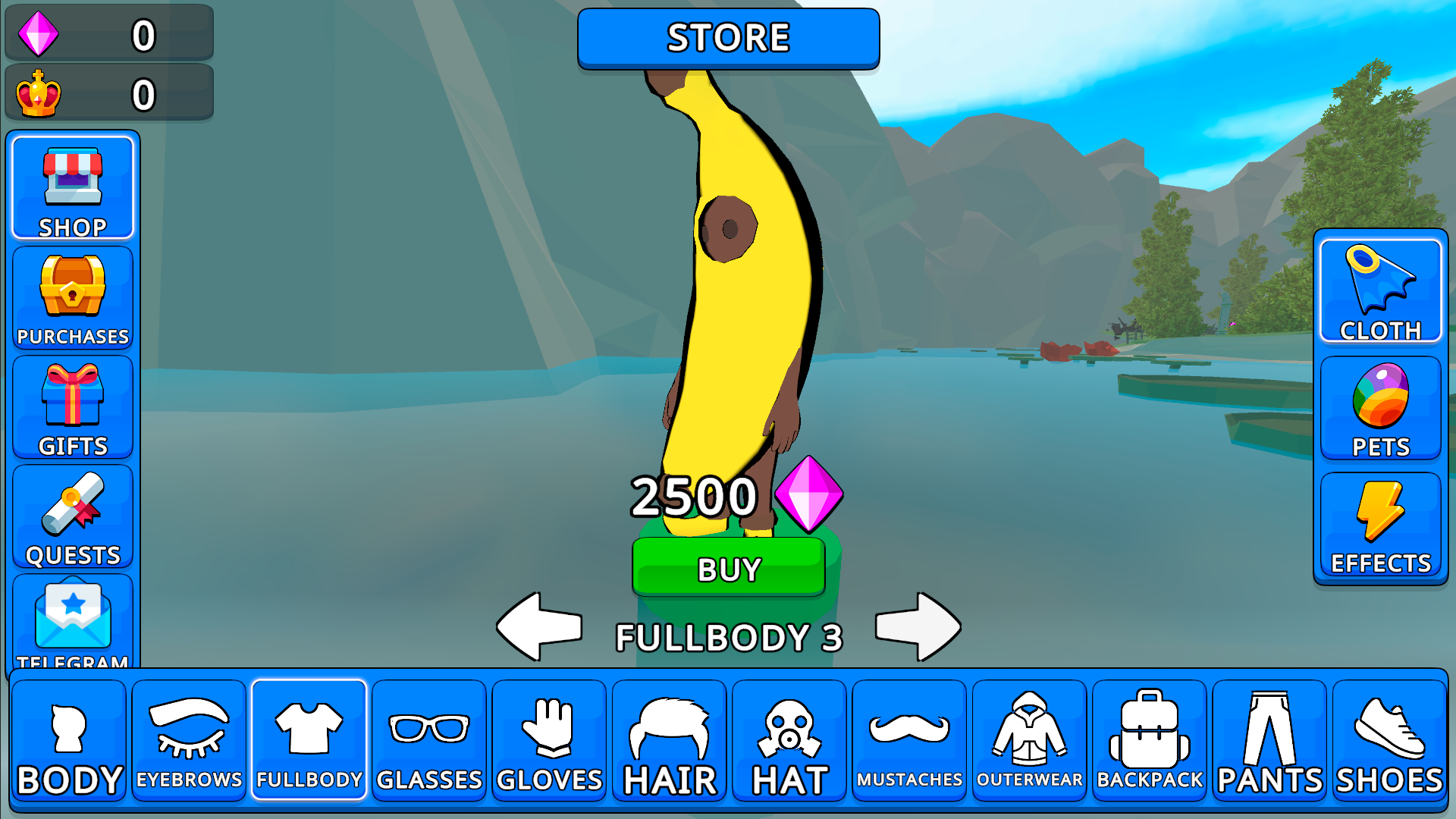Open the Backpack customization category
Viewport: 1456px width, 819px height.
1150,739
